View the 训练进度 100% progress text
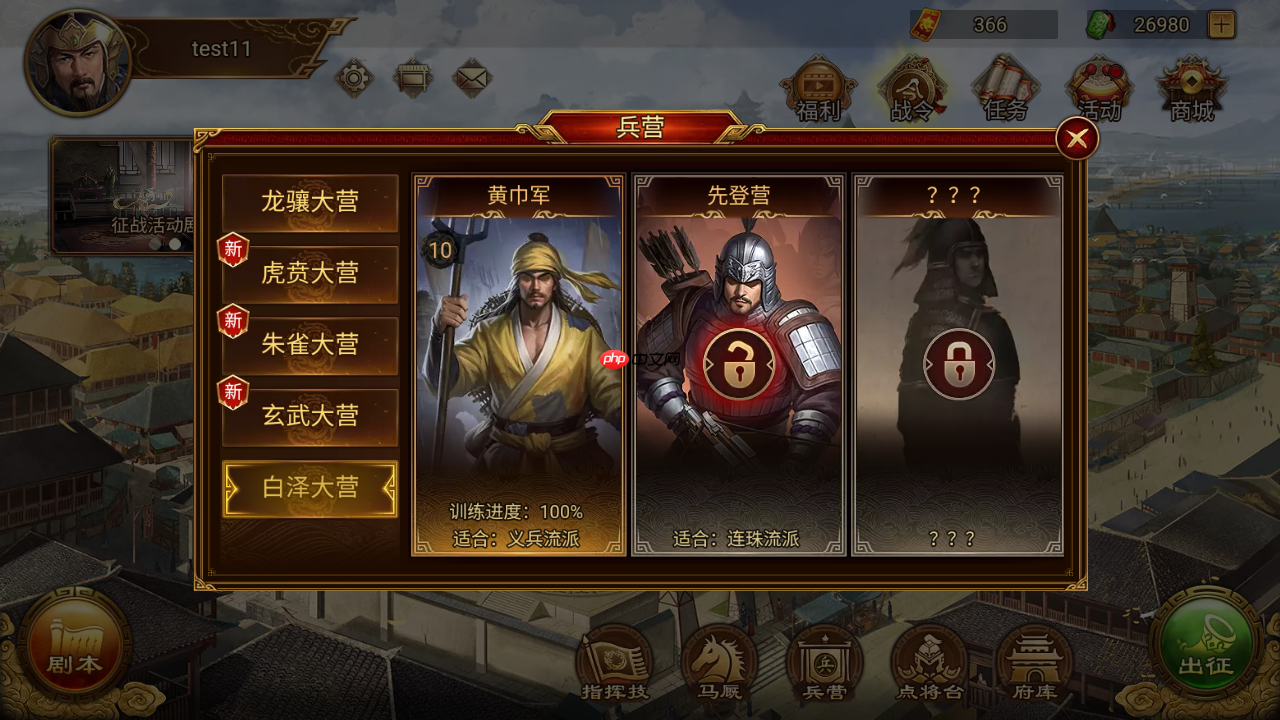 (x=516, y=510)
